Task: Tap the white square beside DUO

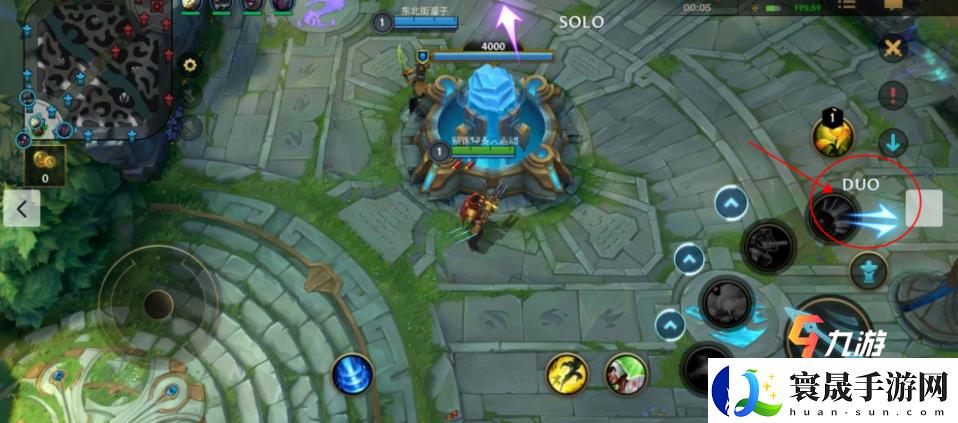Action: (x=923, y=208)
